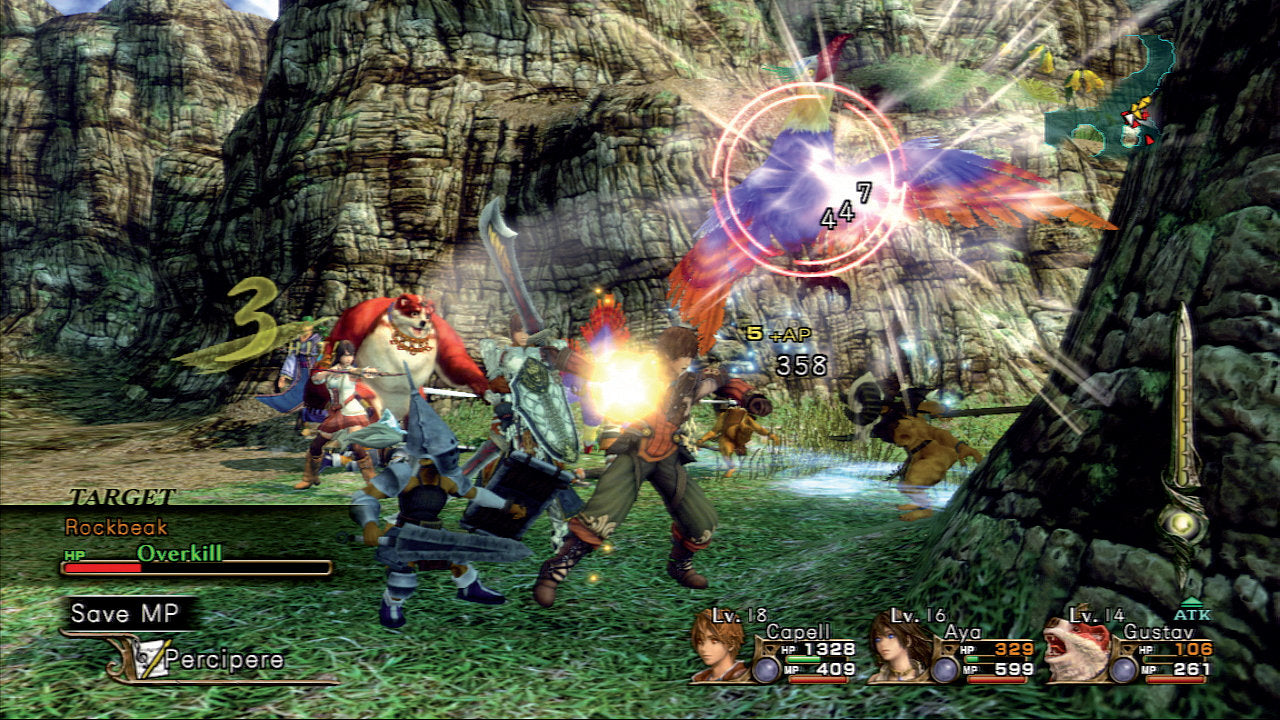Select the TARGET header label
This screenshot has width=1280, height=720.
pos(120,497)
